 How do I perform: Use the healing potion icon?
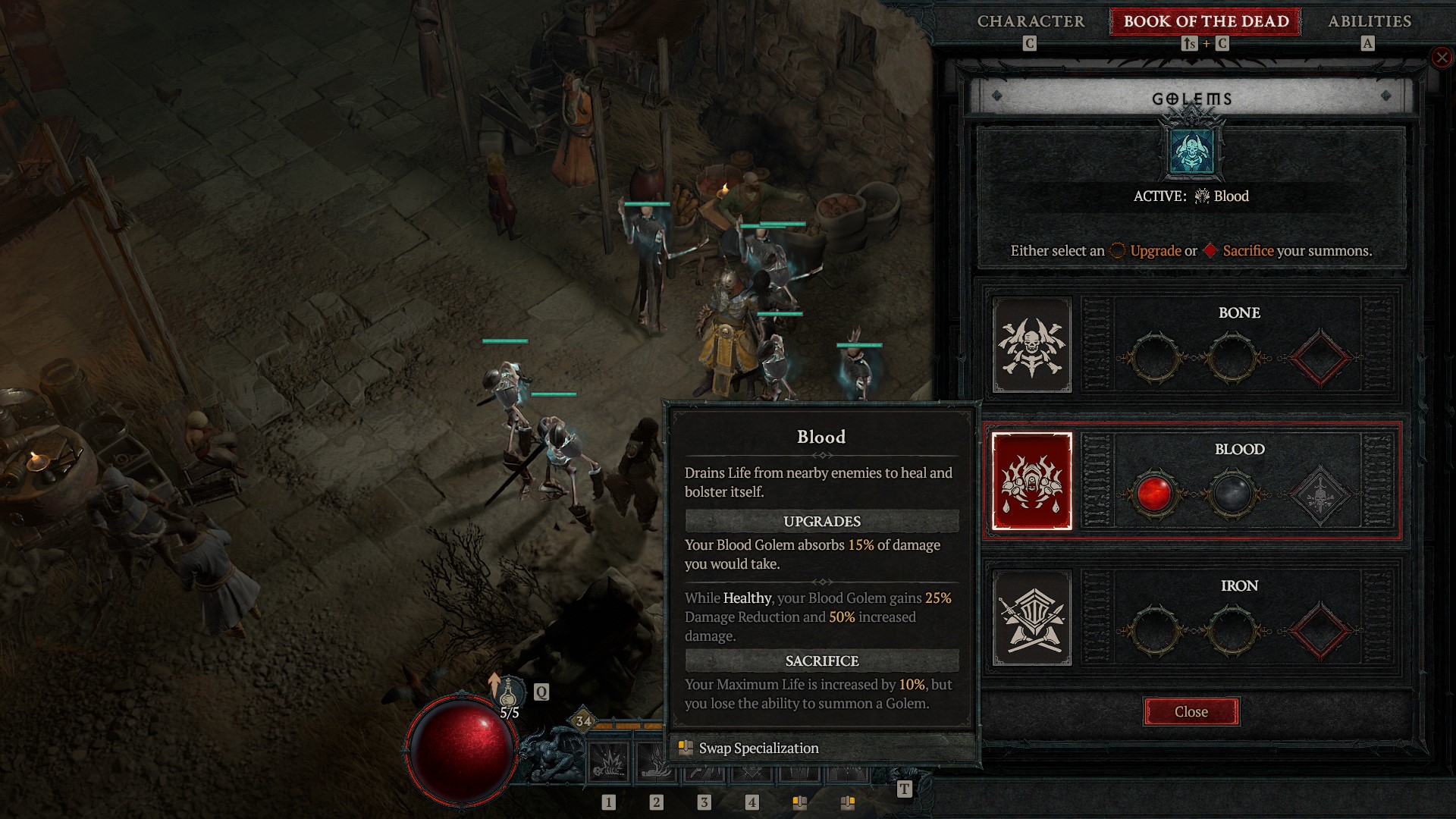[x=508, y=692]
